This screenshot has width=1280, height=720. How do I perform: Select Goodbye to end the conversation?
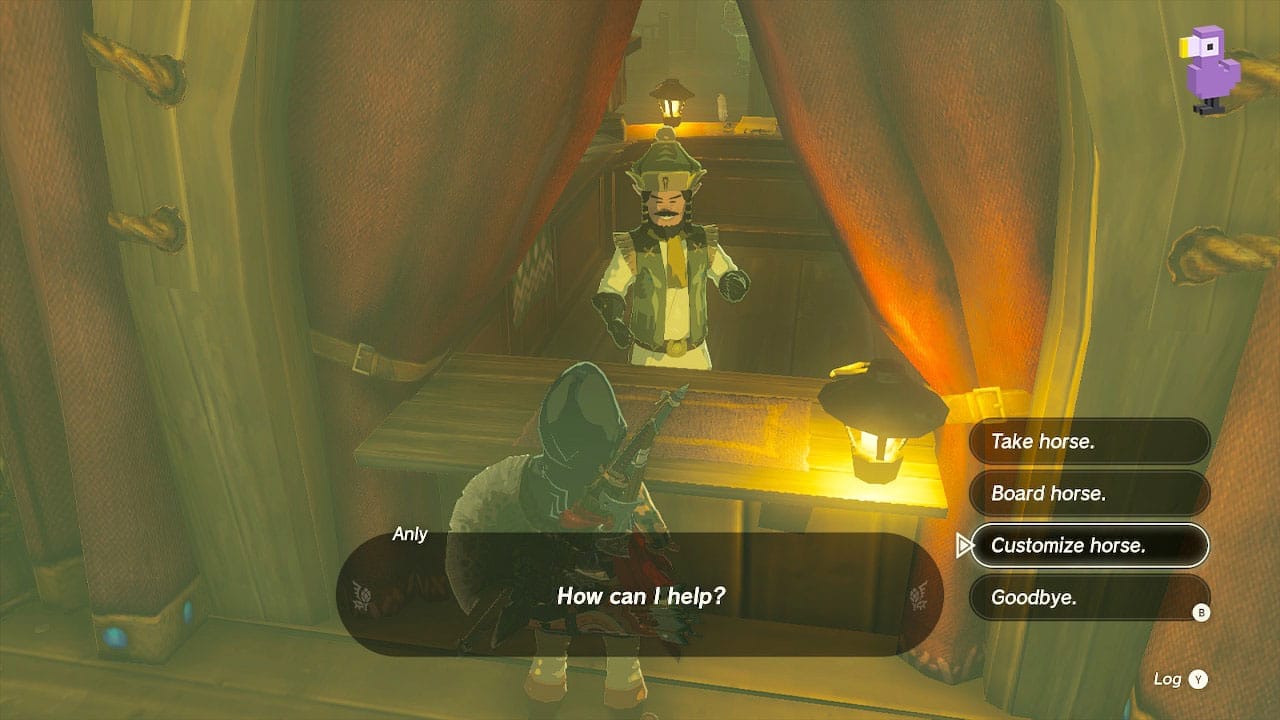1090,596
